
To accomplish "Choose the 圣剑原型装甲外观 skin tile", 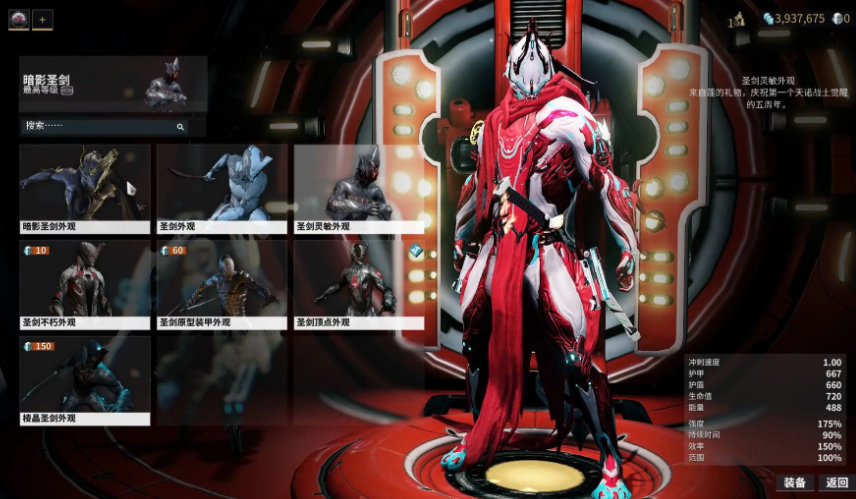I will point(221,284).
